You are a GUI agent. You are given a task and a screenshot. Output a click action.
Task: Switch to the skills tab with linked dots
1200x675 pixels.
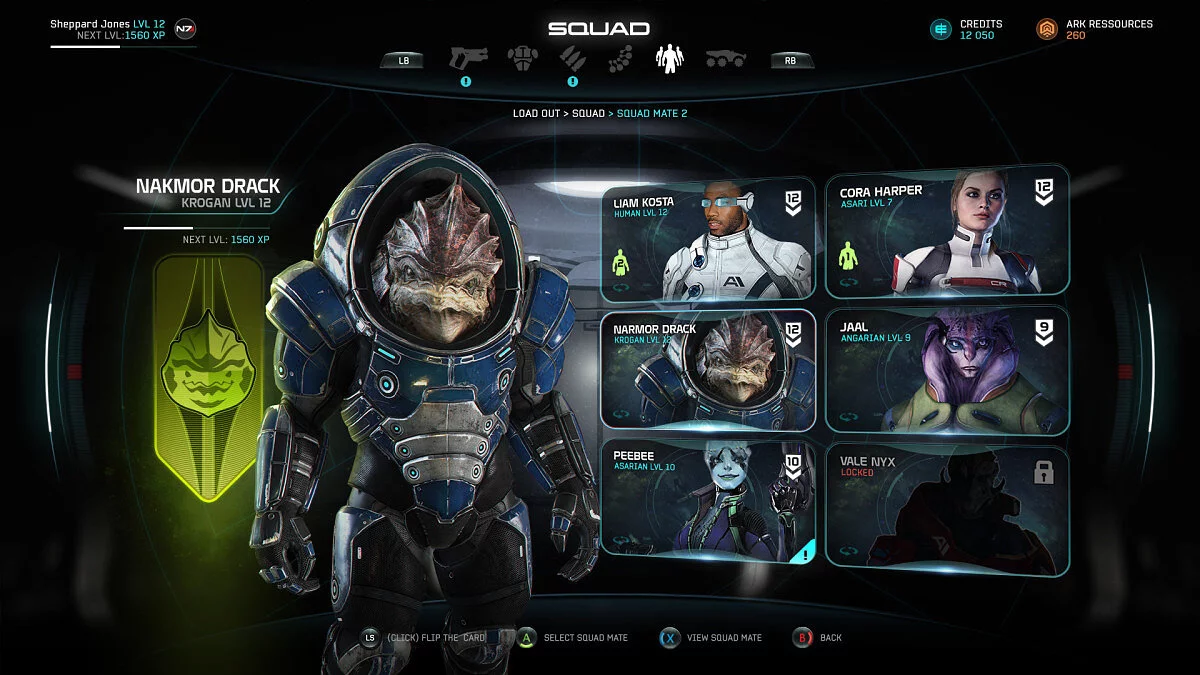620,58
